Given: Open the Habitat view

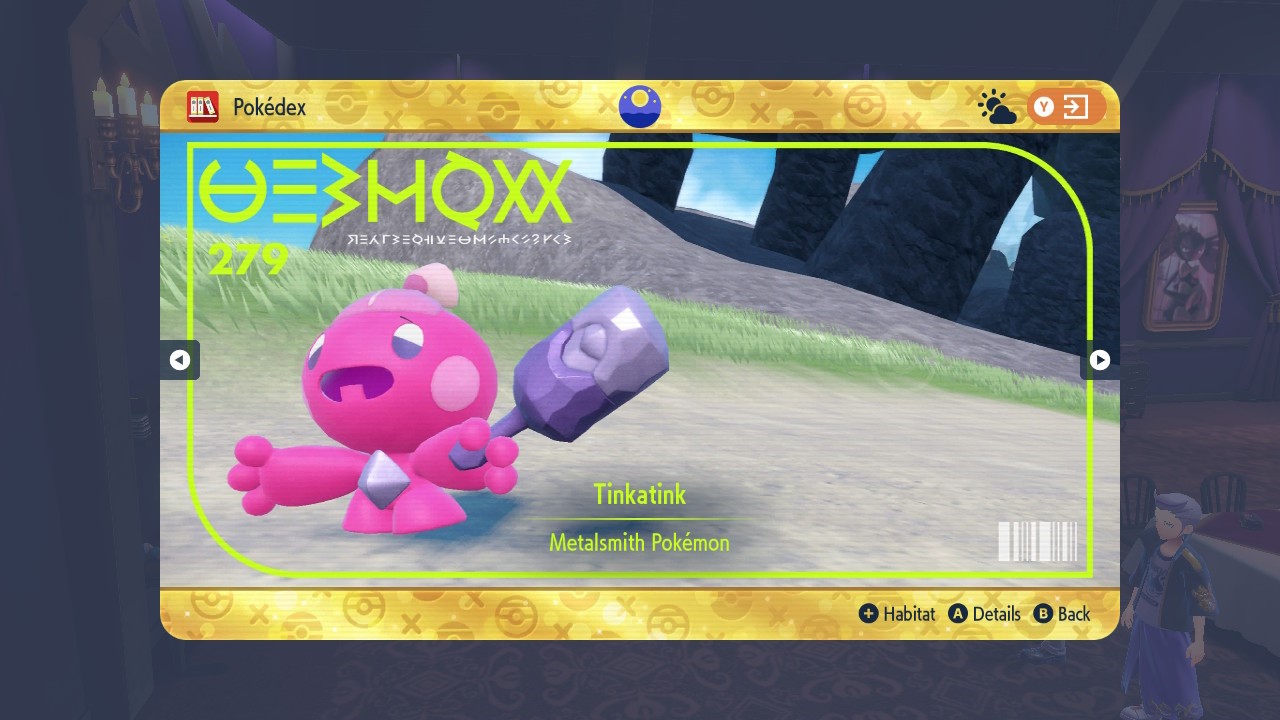Looking at the screenshot, I should pos(897,614).
